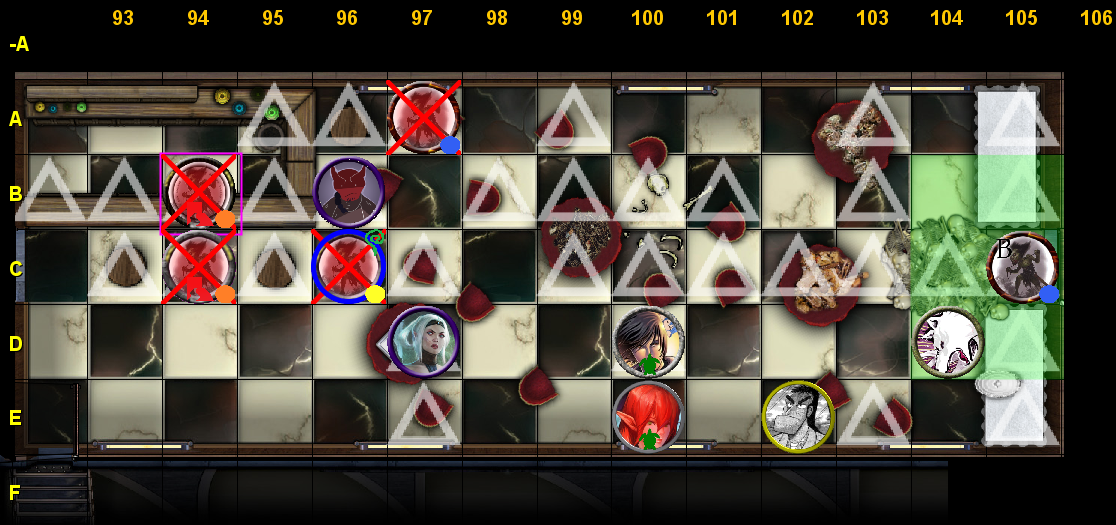Viewport: 1116px width, 525px height.
Task: Select the white fanged creature token
Action: click(948, 343)
